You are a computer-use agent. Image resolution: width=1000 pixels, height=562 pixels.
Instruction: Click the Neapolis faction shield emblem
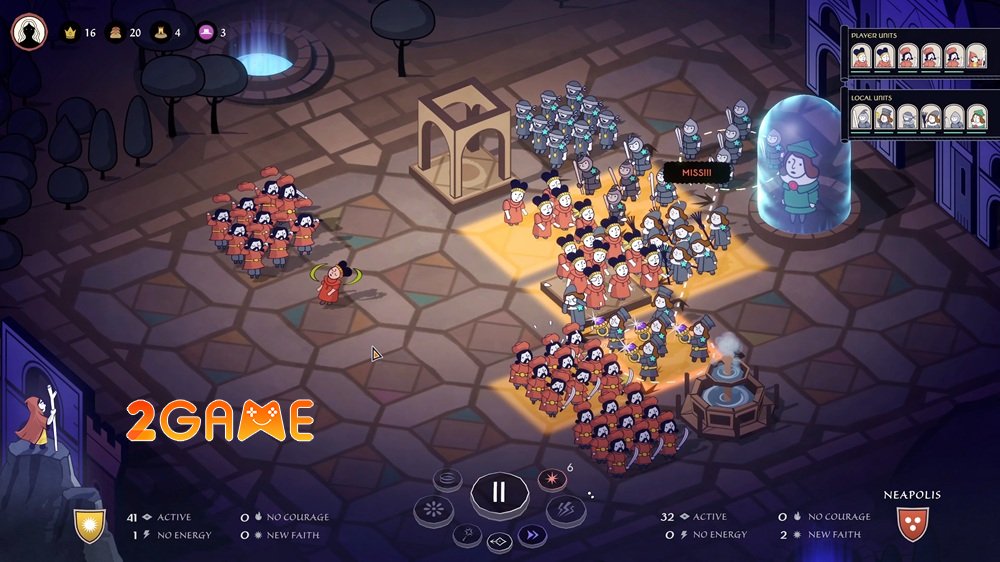[912, 524]
